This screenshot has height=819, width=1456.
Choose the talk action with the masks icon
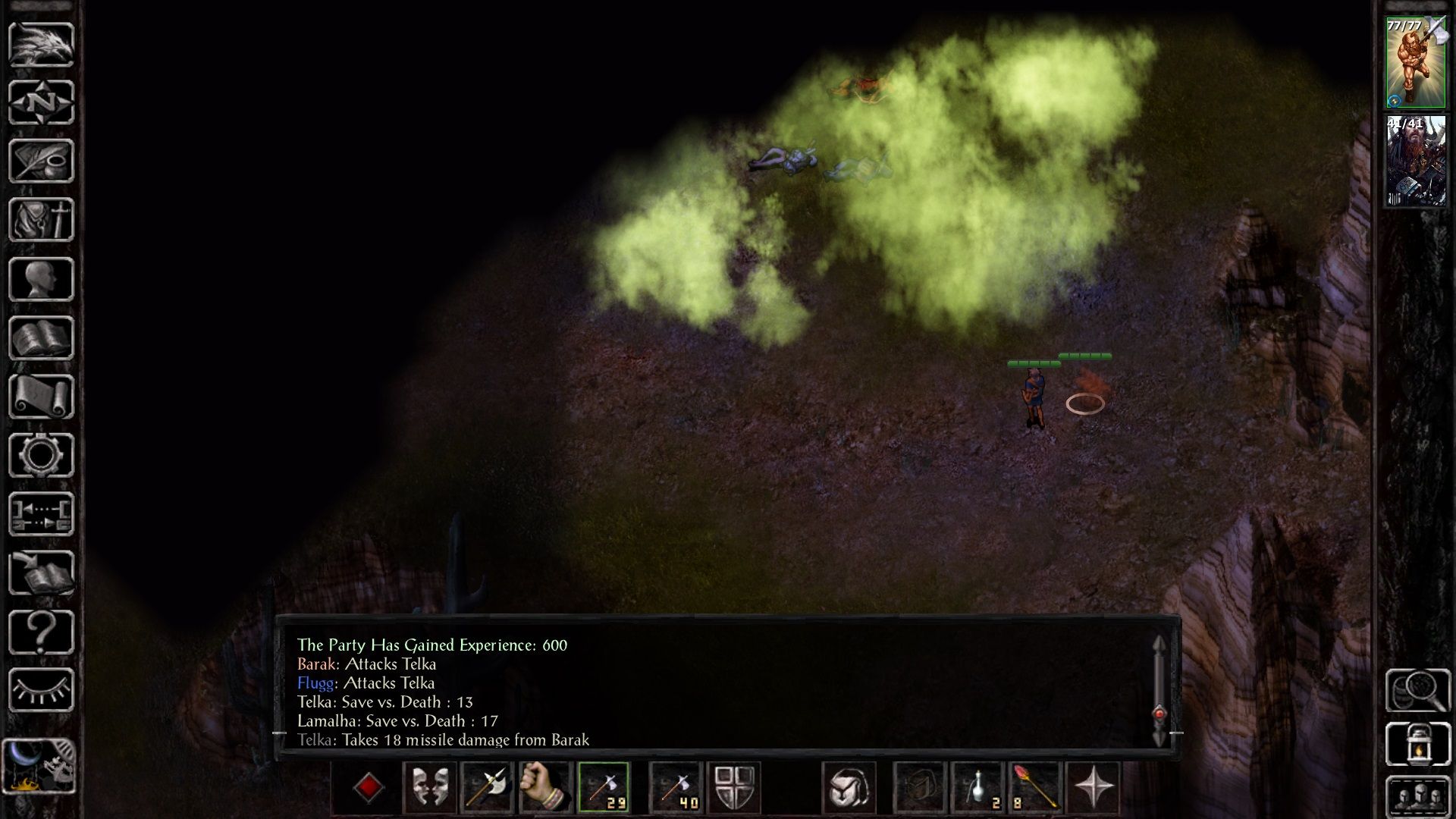429,787
